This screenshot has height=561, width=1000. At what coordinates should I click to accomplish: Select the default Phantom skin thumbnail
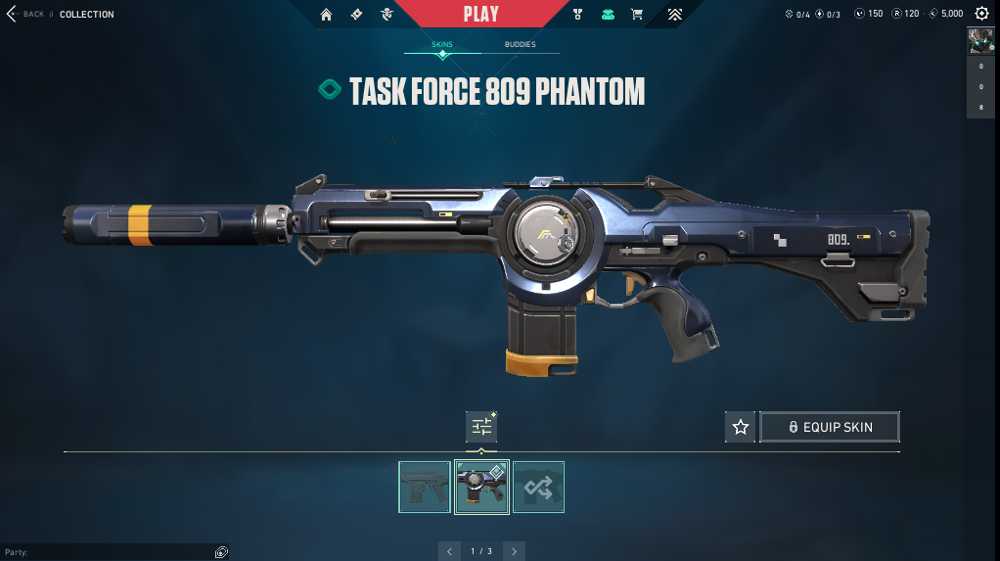(x=425, y=487)
